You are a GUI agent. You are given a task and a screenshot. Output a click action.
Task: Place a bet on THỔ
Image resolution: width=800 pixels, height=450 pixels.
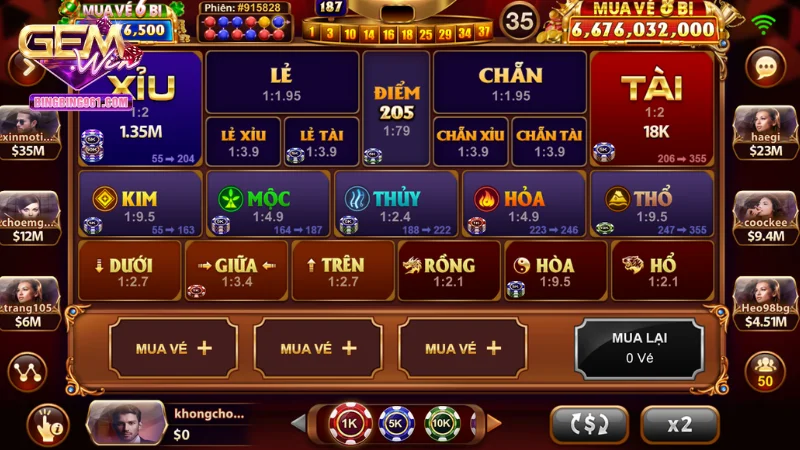651,203
